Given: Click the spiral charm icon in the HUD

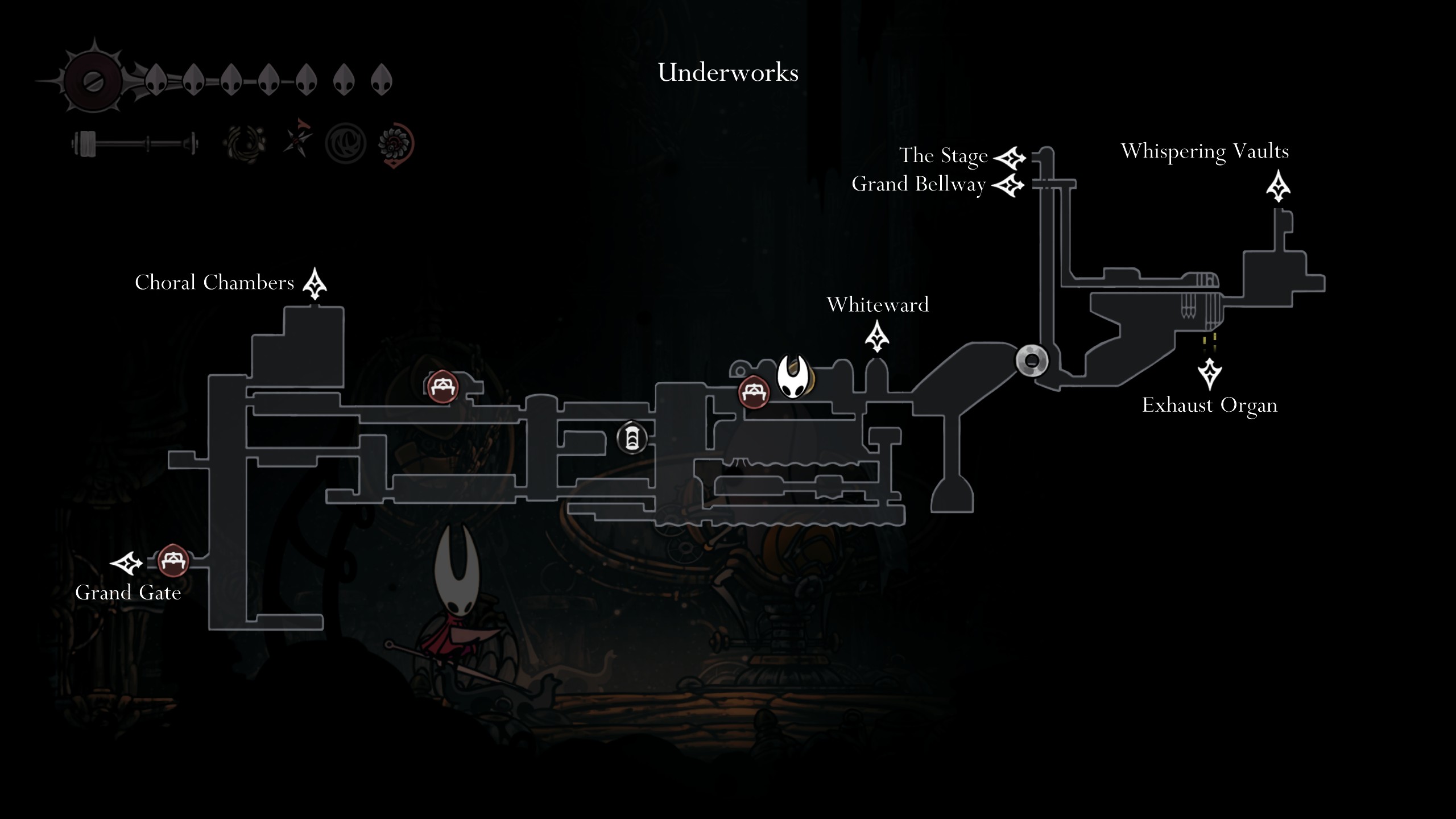Looking at the screenshot, I should coord(244,144).
